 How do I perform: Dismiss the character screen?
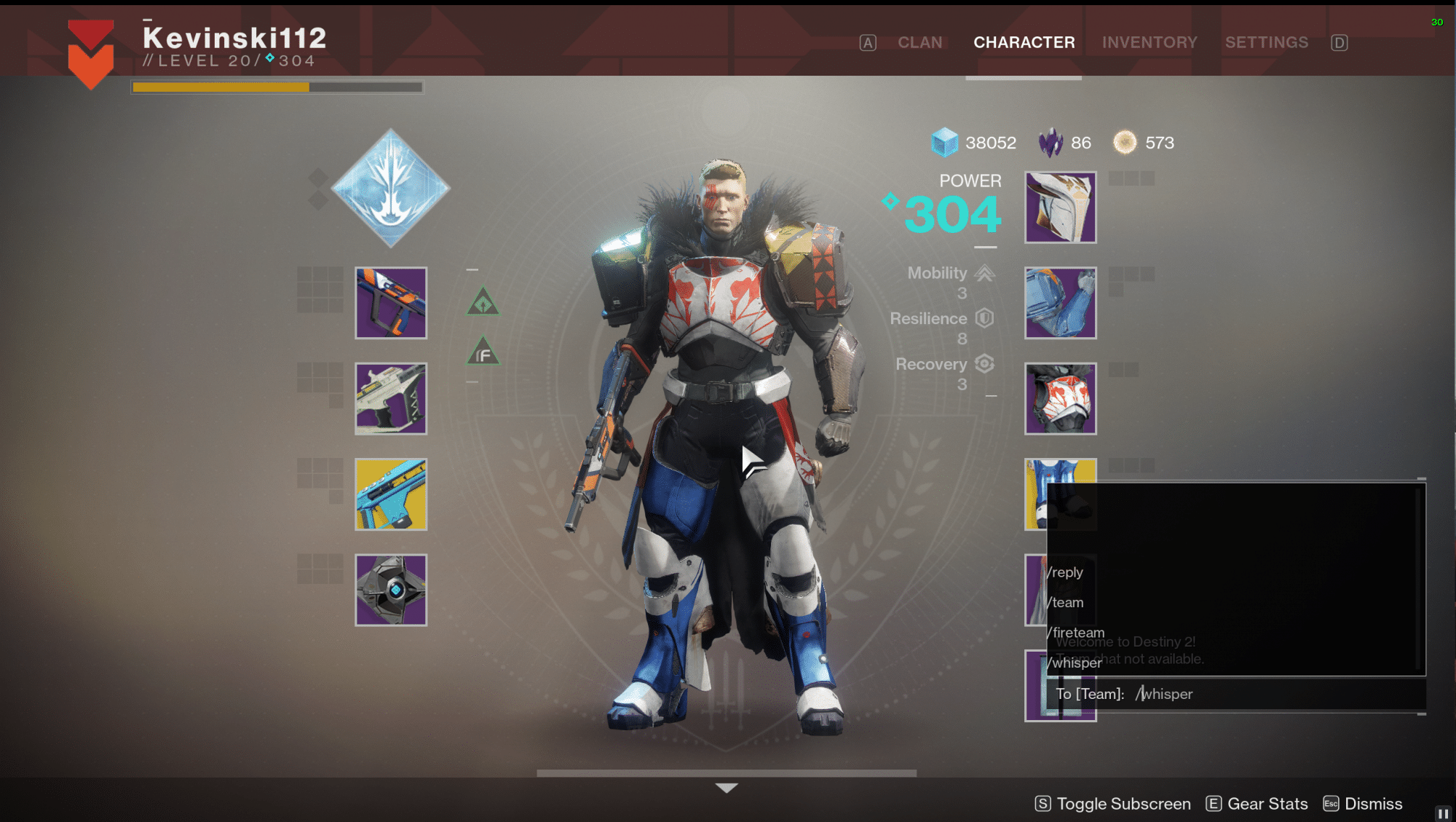point(1363,804)
